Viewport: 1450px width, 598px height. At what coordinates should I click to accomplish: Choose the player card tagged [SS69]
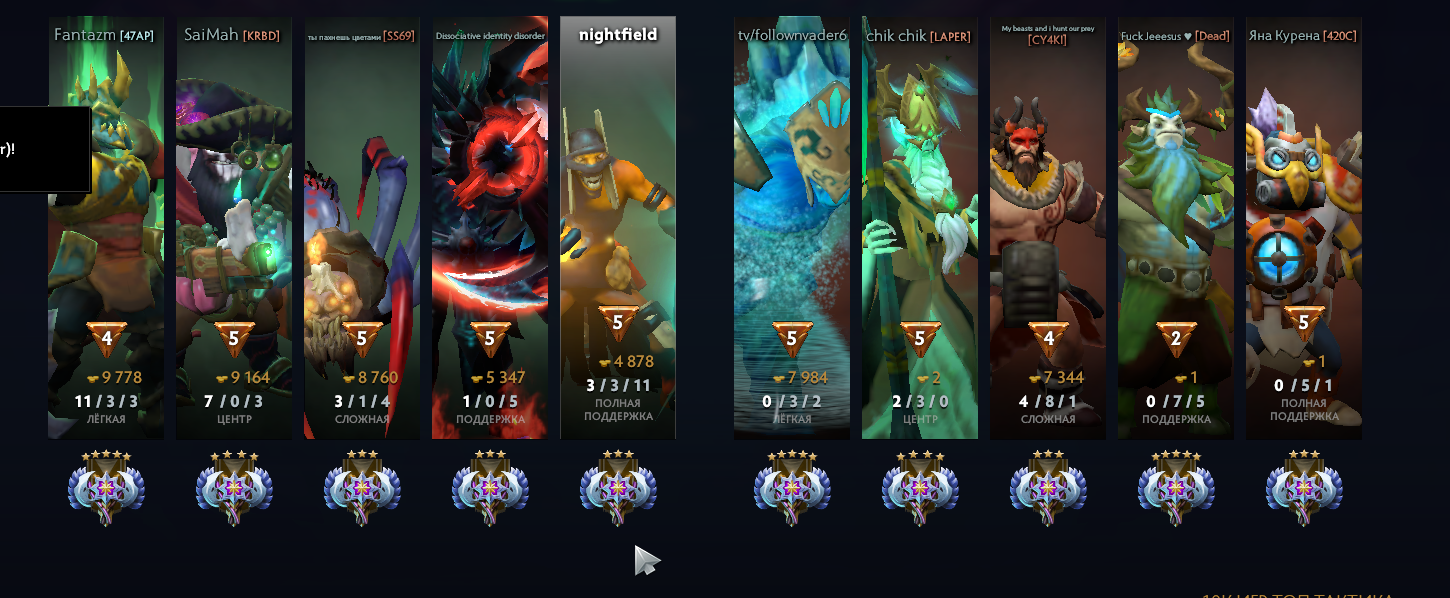(362, 230)
